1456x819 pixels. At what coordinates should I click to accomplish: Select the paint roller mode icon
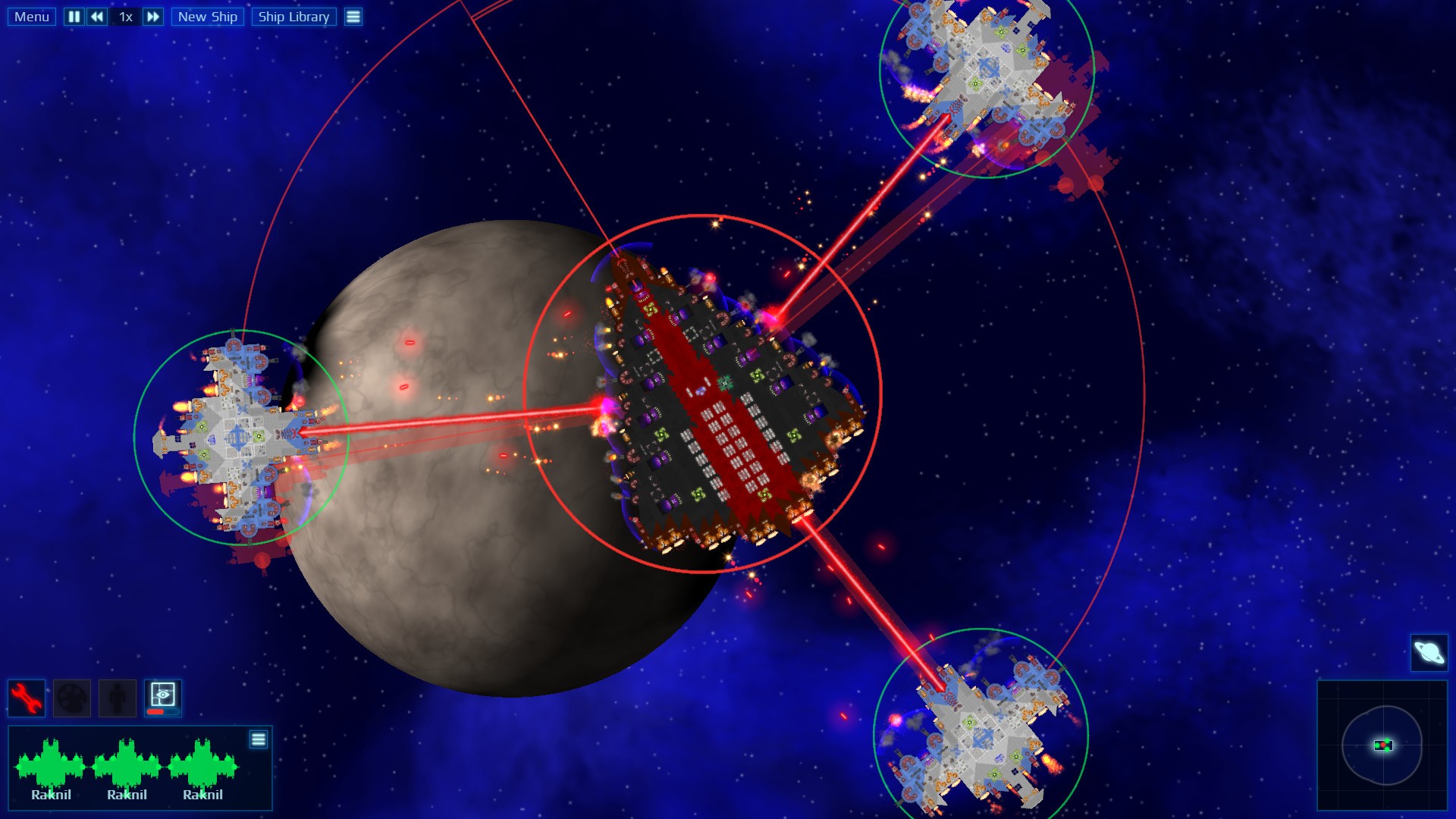71,698
